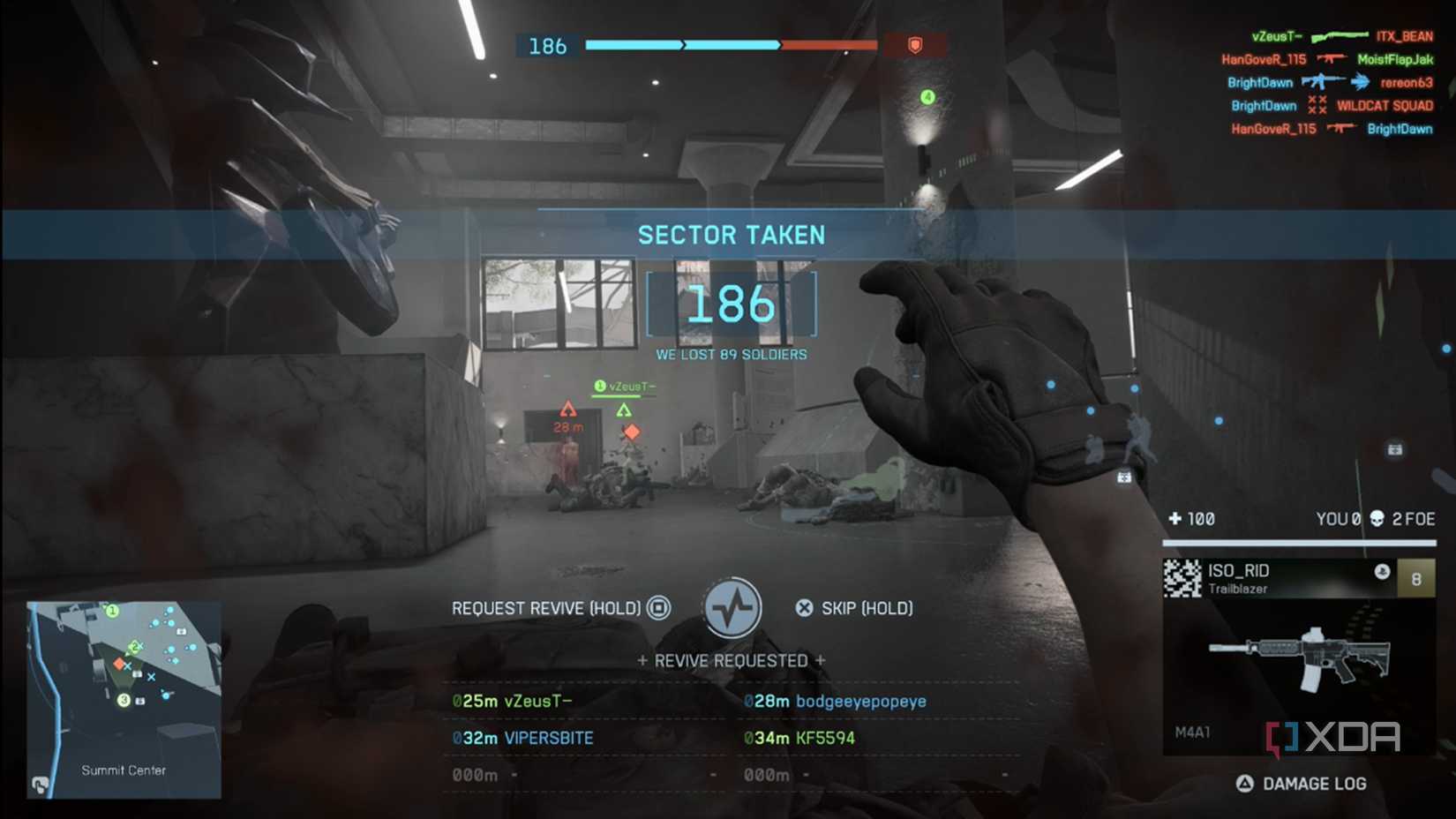Choose Skip to return to deploy
The image size is (1456, 819).
coord(854,608)
